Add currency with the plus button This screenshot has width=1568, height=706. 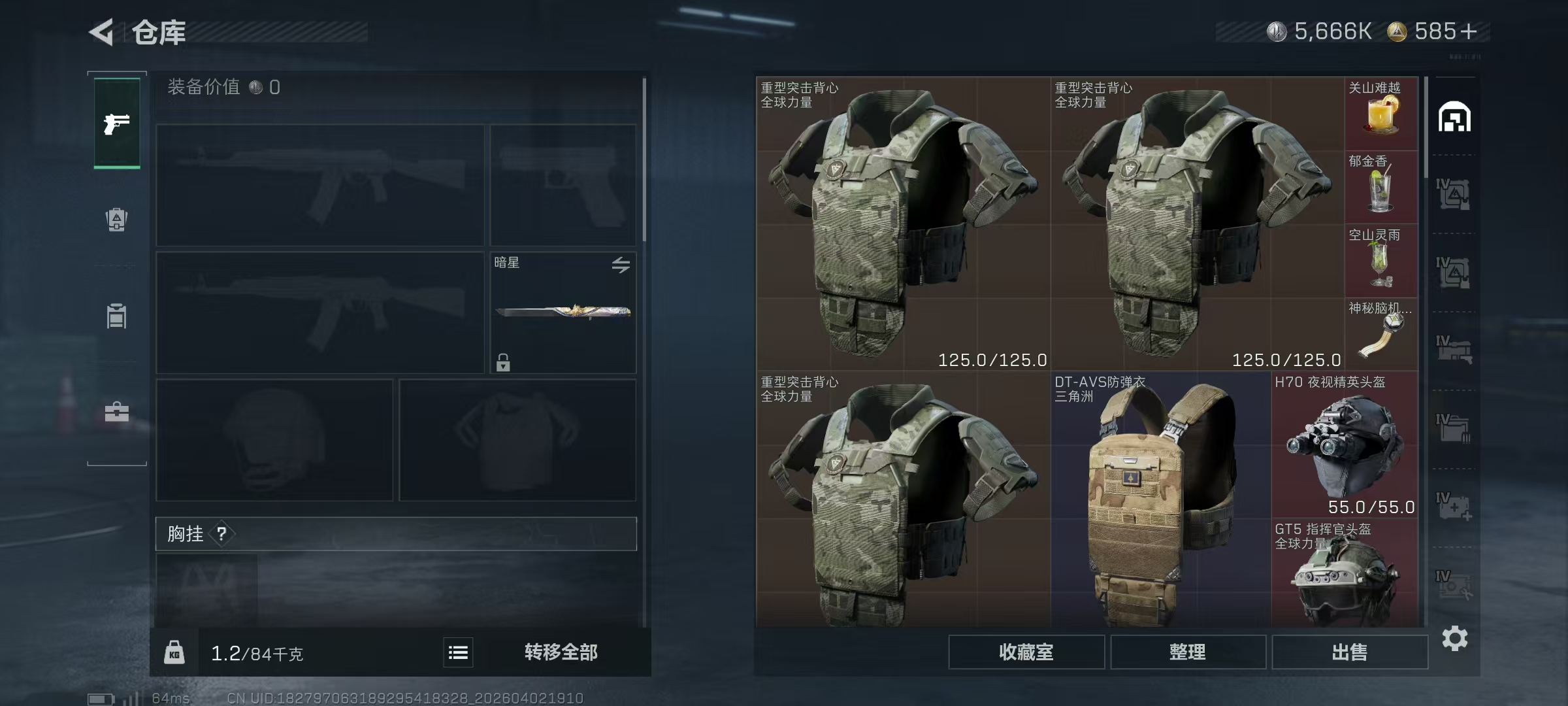pyautogui.click(x=1468, y=31)
